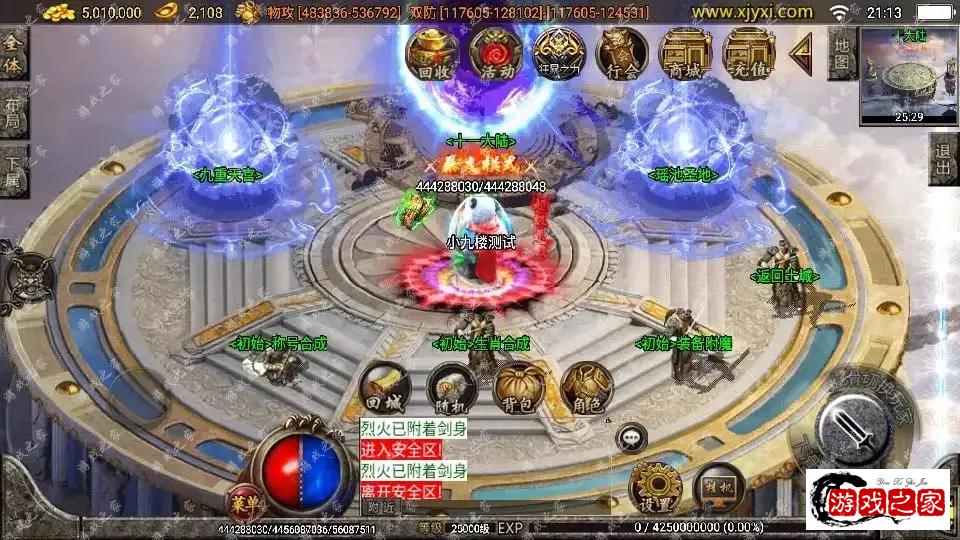Activate the 狂暴之力 icon

point(558,53)
